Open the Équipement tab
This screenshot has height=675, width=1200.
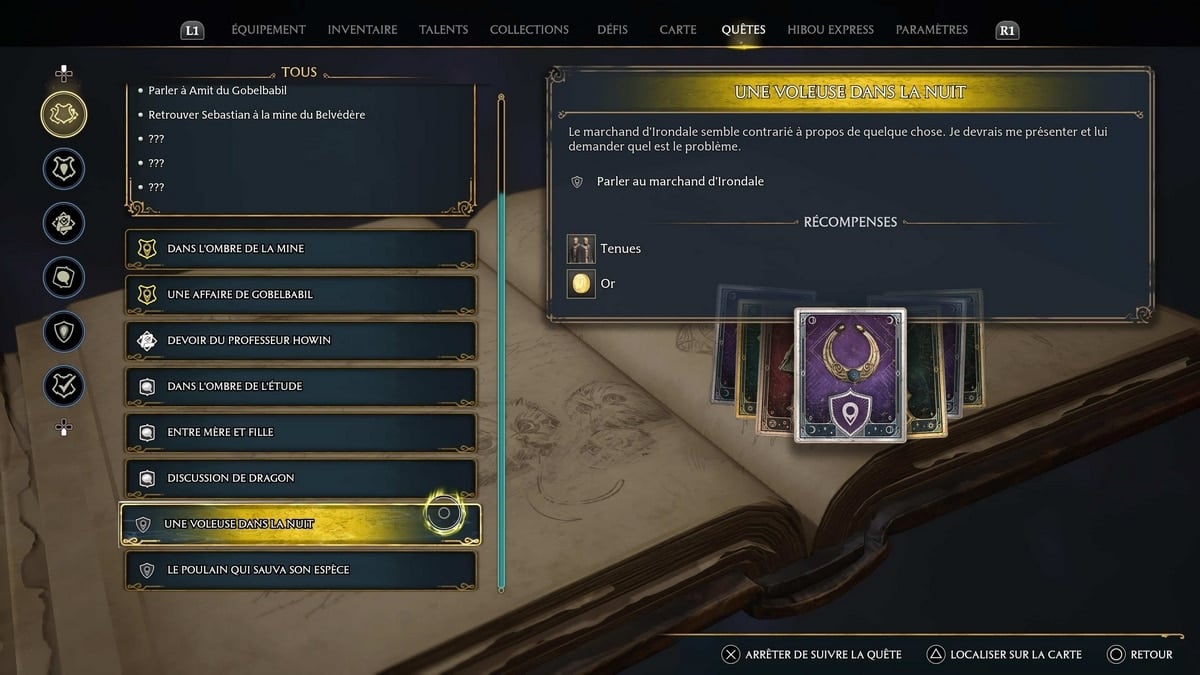click(268, 30)
